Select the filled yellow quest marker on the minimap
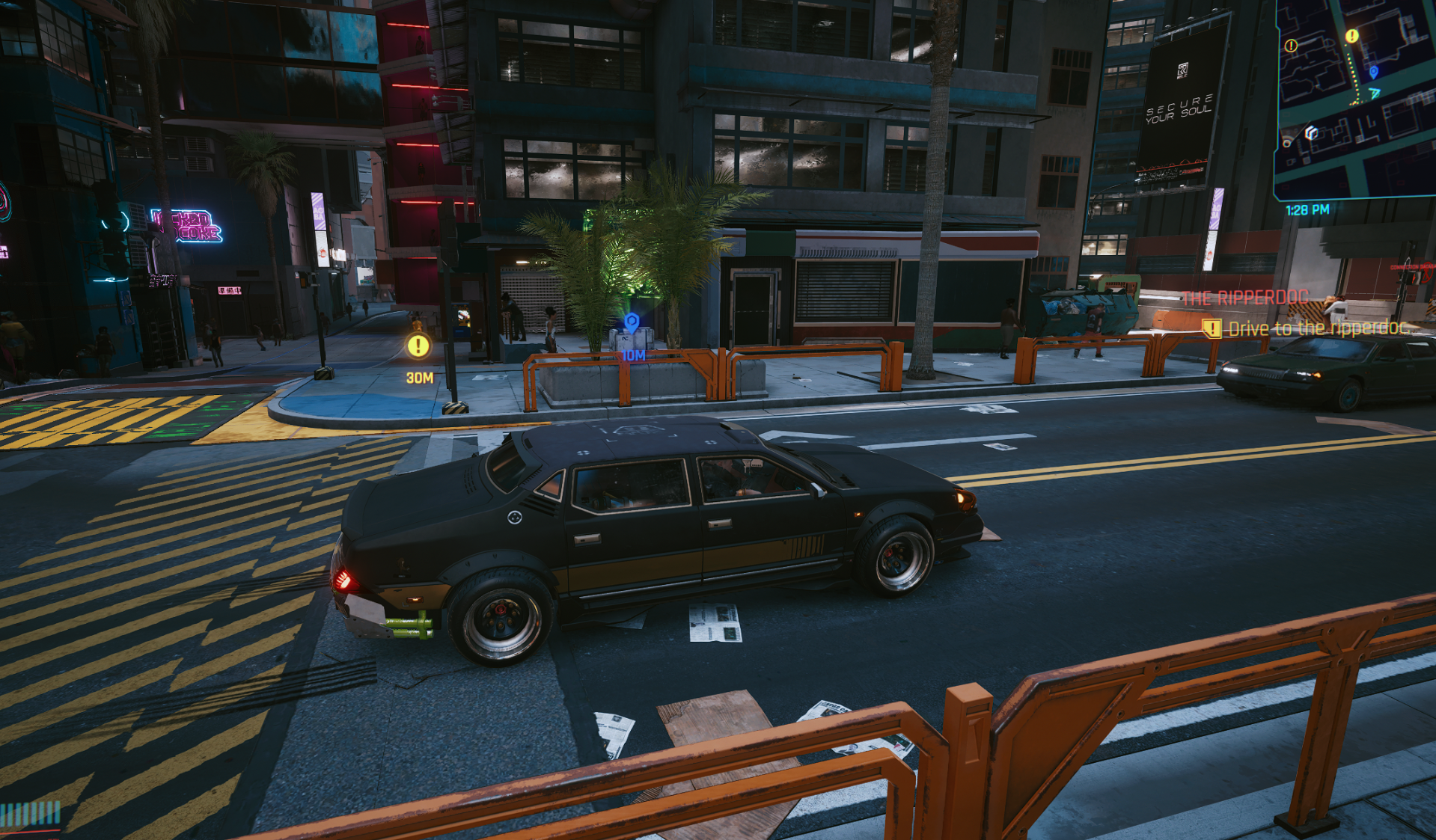1436x840 pixels. (1351, 36)
